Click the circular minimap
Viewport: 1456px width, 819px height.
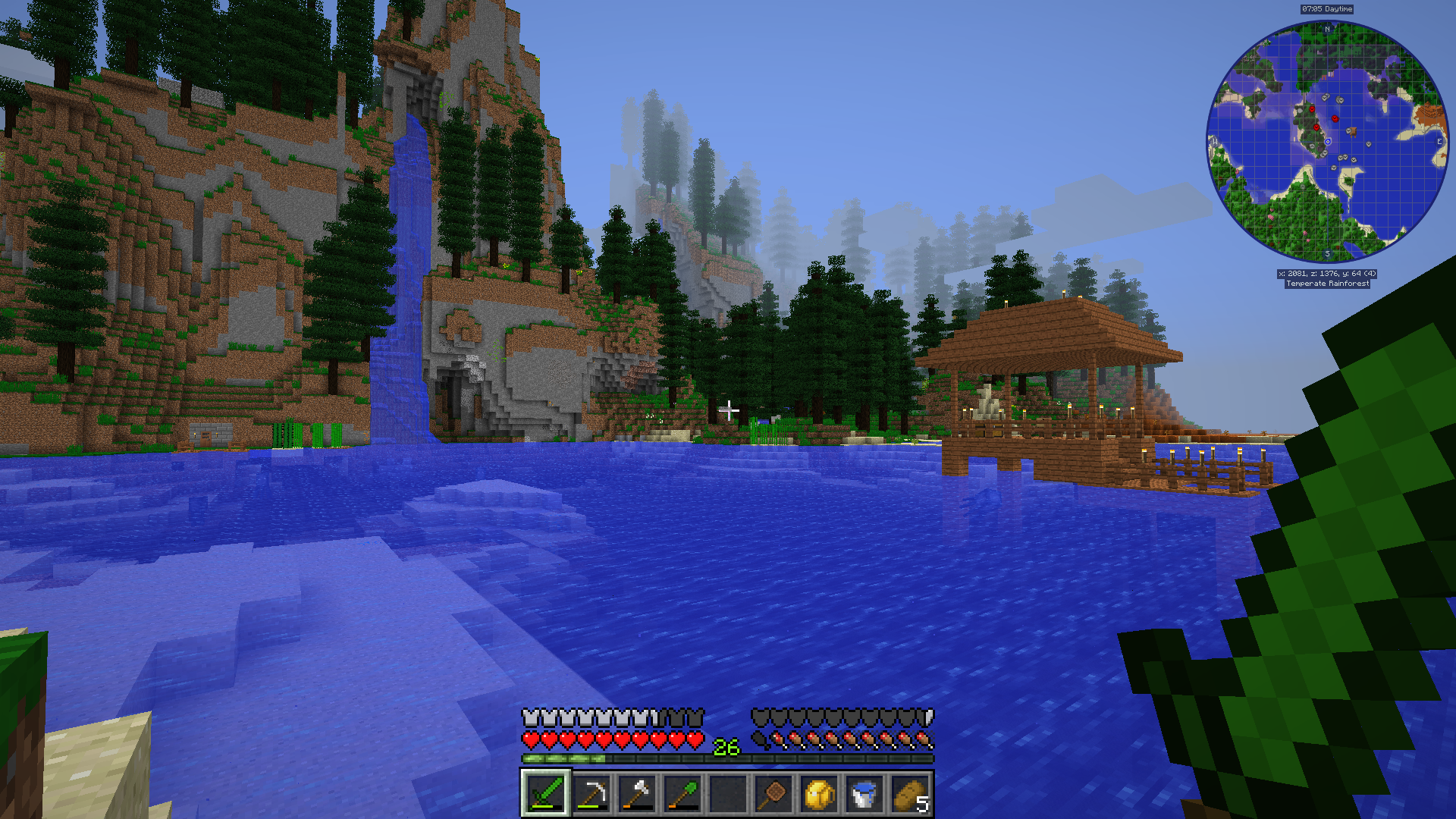click(1327, 142)
